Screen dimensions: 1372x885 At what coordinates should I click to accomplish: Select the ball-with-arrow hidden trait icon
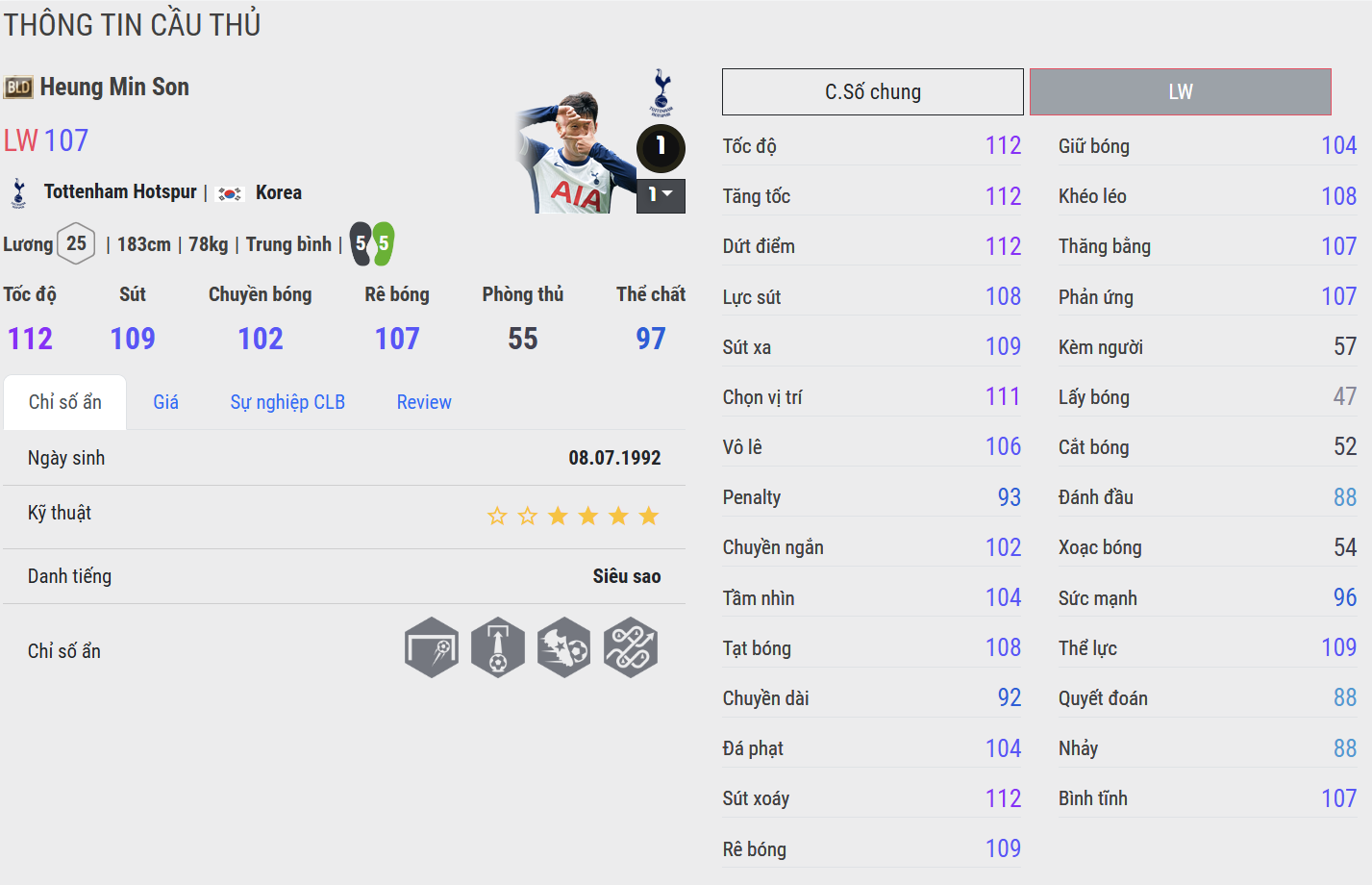point(498,647)
